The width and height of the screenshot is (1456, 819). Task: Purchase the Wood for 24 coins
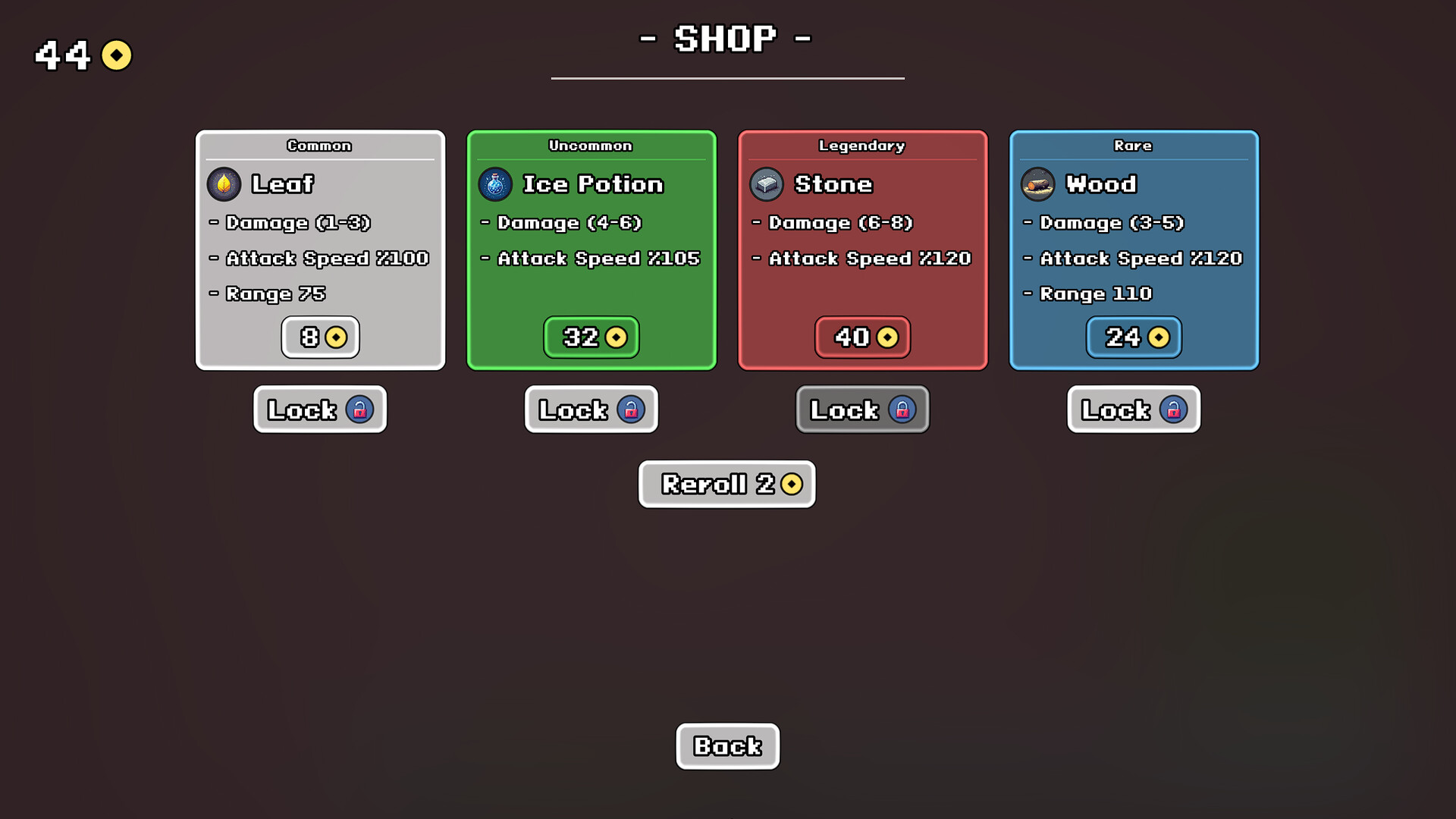tap(1133, 337)
